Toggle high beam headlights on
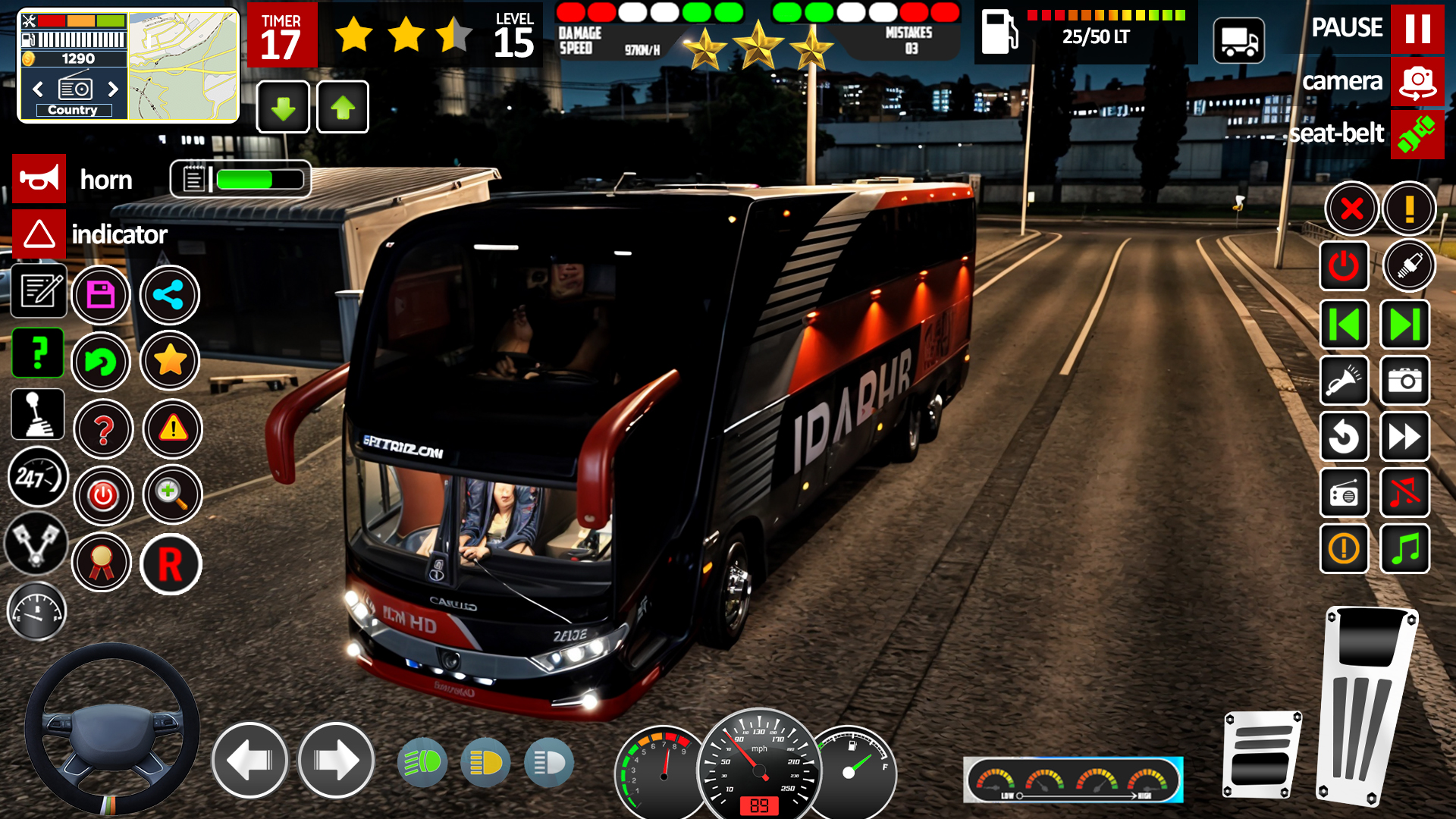Viewport: 1456px width, 819px height. (422, 762)
